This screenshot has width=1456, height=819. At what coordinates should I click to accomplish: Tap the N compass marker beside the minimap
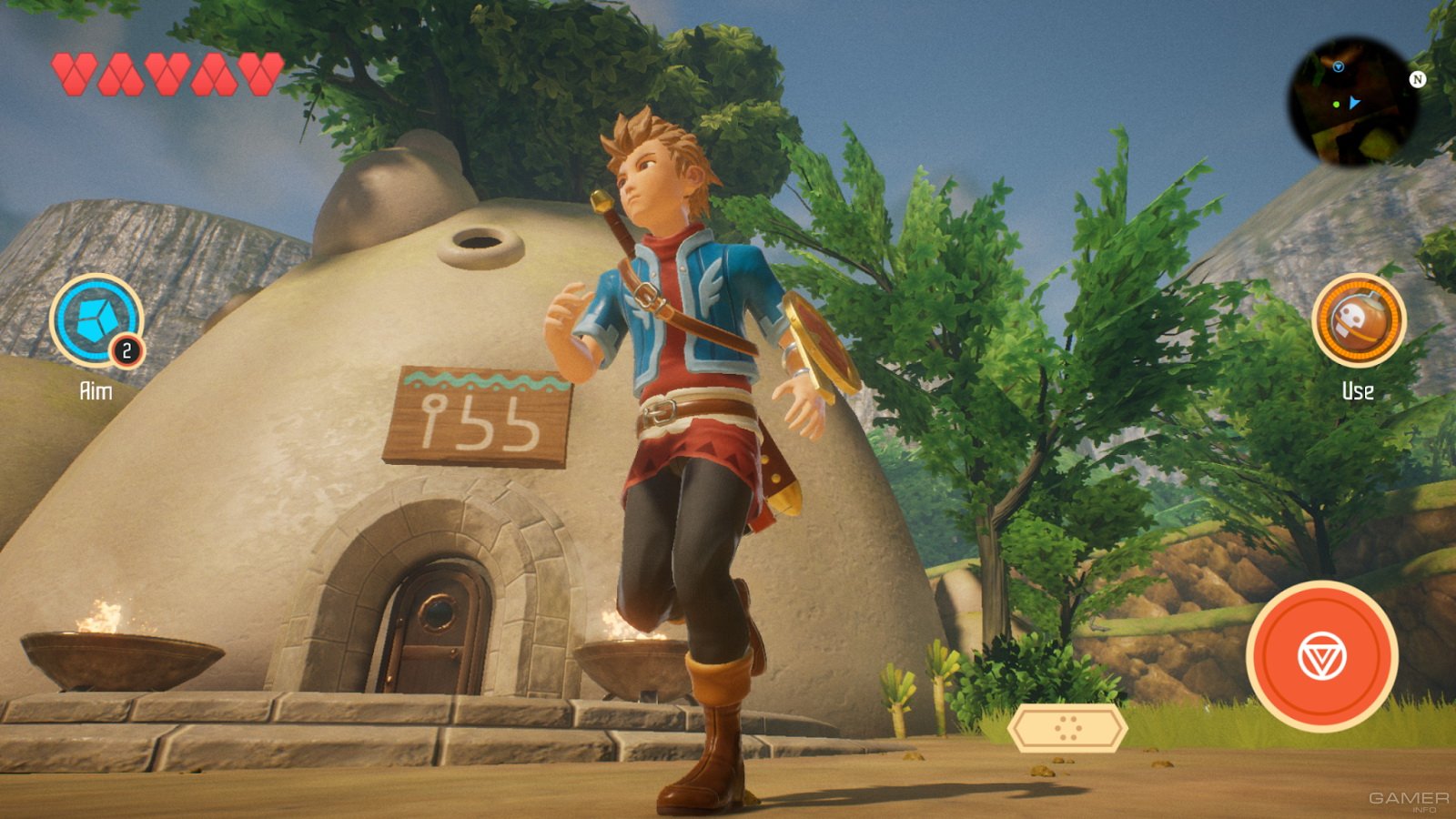(x=1417, y=79)
